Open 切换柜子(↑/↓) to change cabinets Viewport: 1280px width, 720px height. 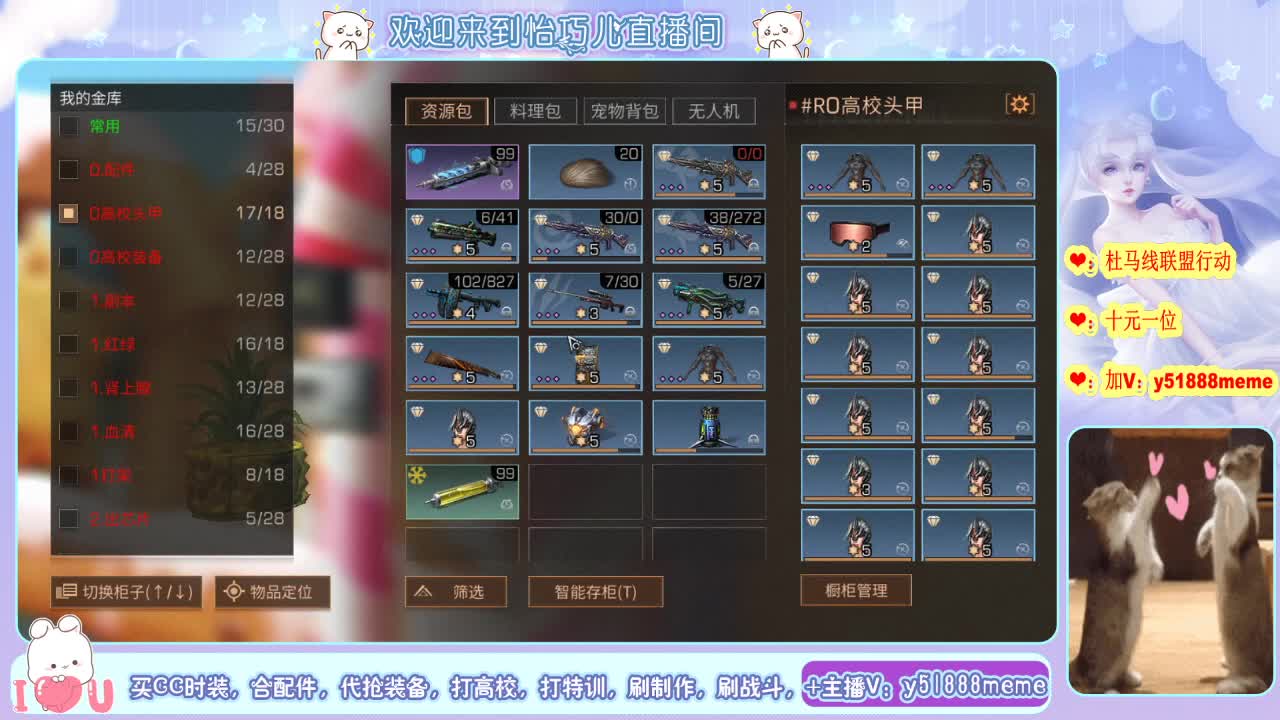point(124,591)
